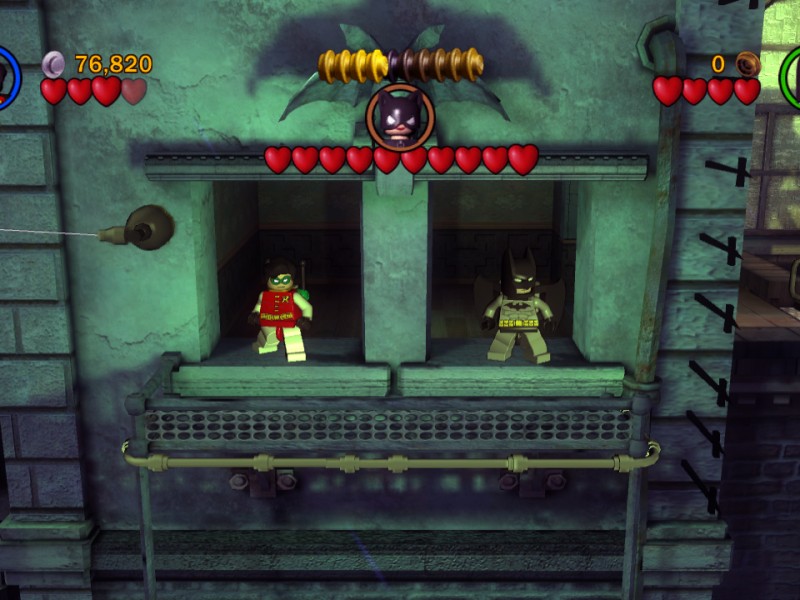Click the Catwoman boss portrait
800x600 pixels.
pos(400,117)
